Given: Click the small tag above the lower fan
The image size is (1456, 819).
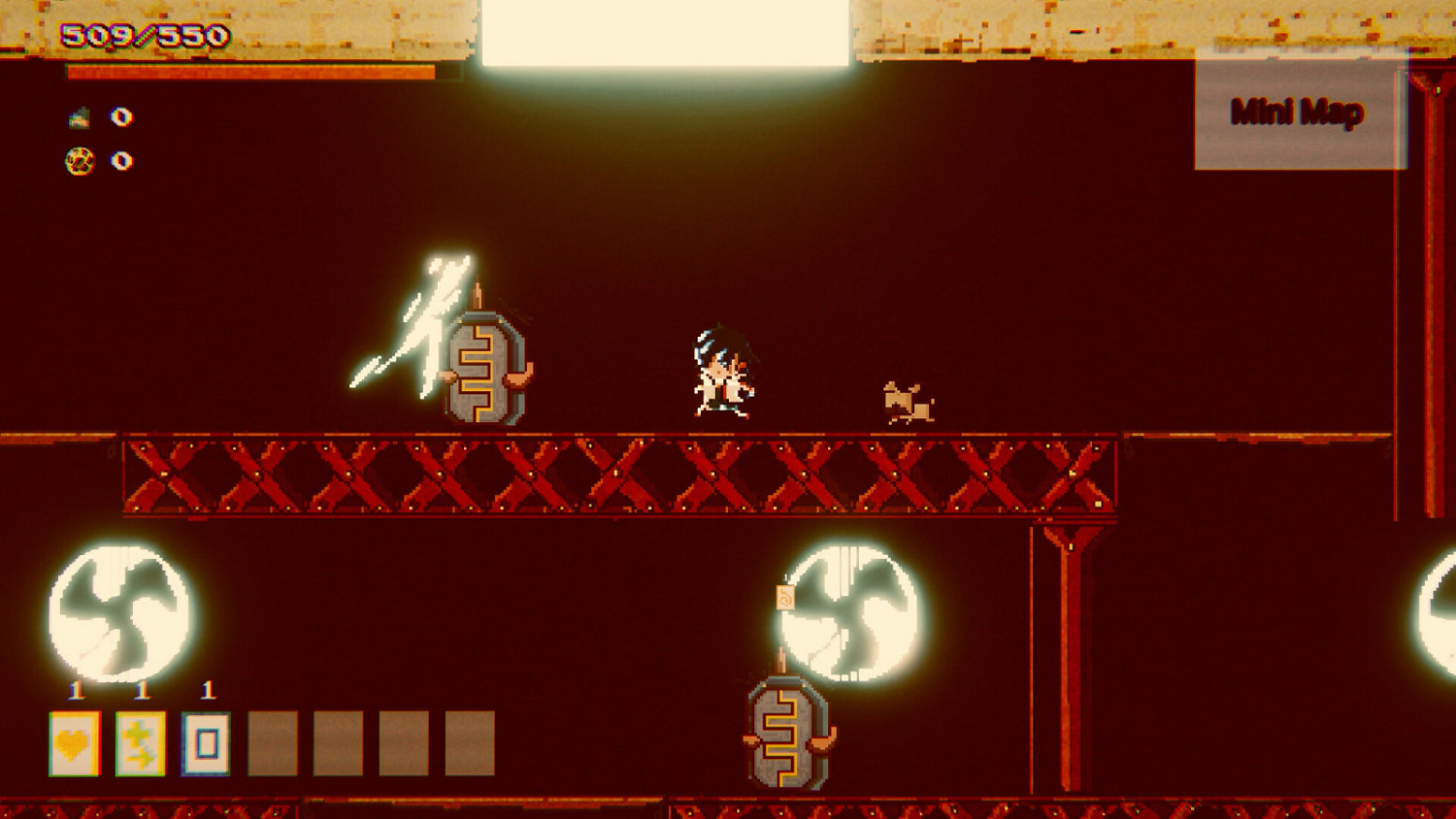Looking at the screenshot, I should click(x=784, y=596).
